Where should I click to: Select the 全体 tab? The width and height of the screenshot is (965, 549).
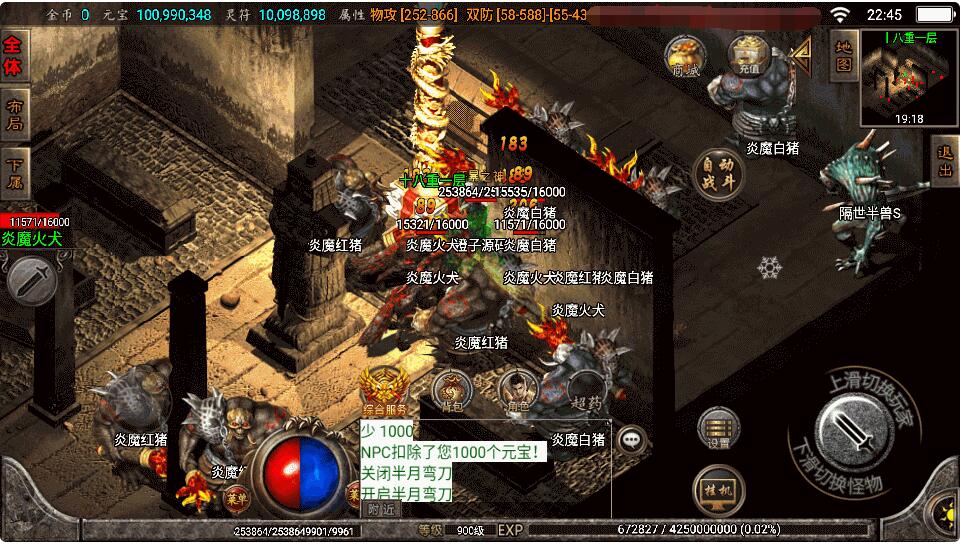(x=15, y=57)
